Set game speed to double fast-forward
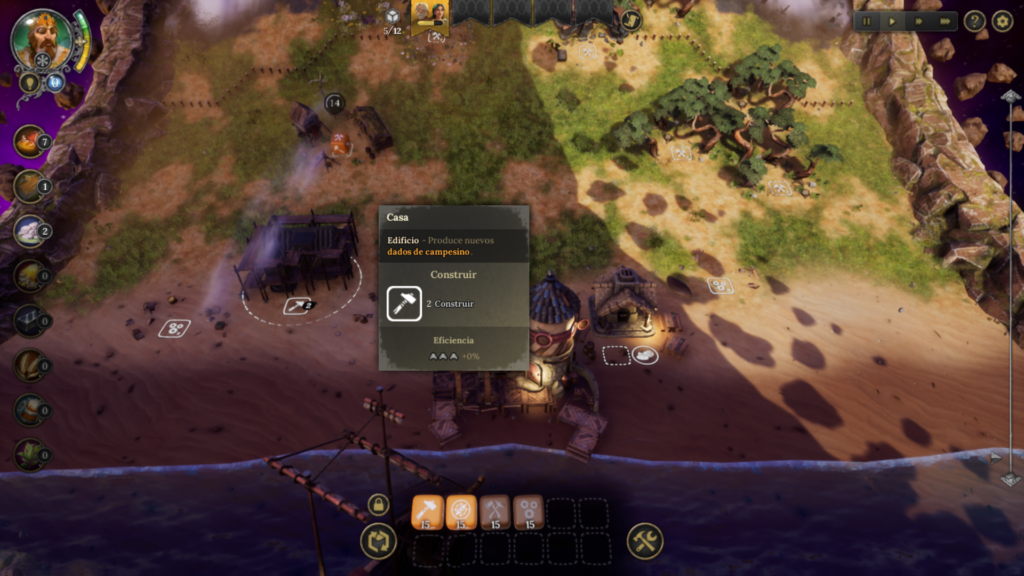Viewport: 1024px width, 576px height. click(x=919, y=21)
